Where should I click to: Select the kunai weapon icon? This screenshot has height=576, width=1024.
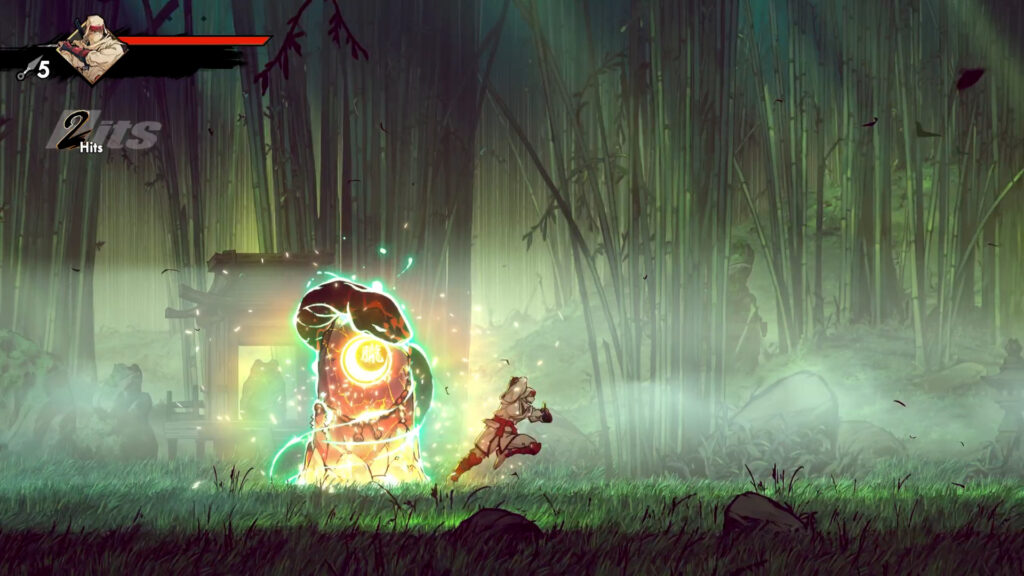pyautogui.click(x=26, y=69)
